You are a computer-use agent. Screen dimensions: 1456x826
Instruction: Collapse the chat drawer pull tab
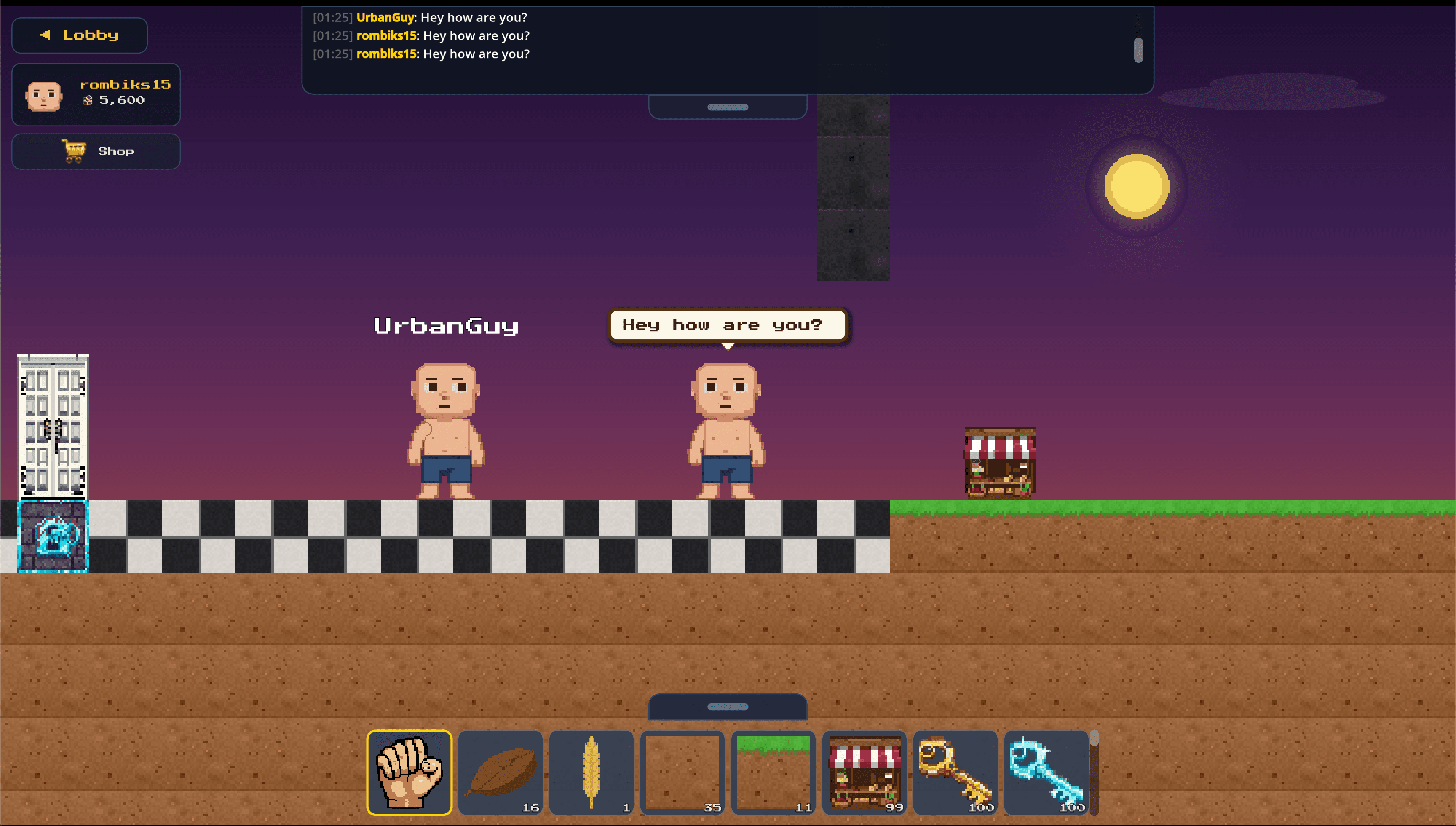tap(728, 106)
